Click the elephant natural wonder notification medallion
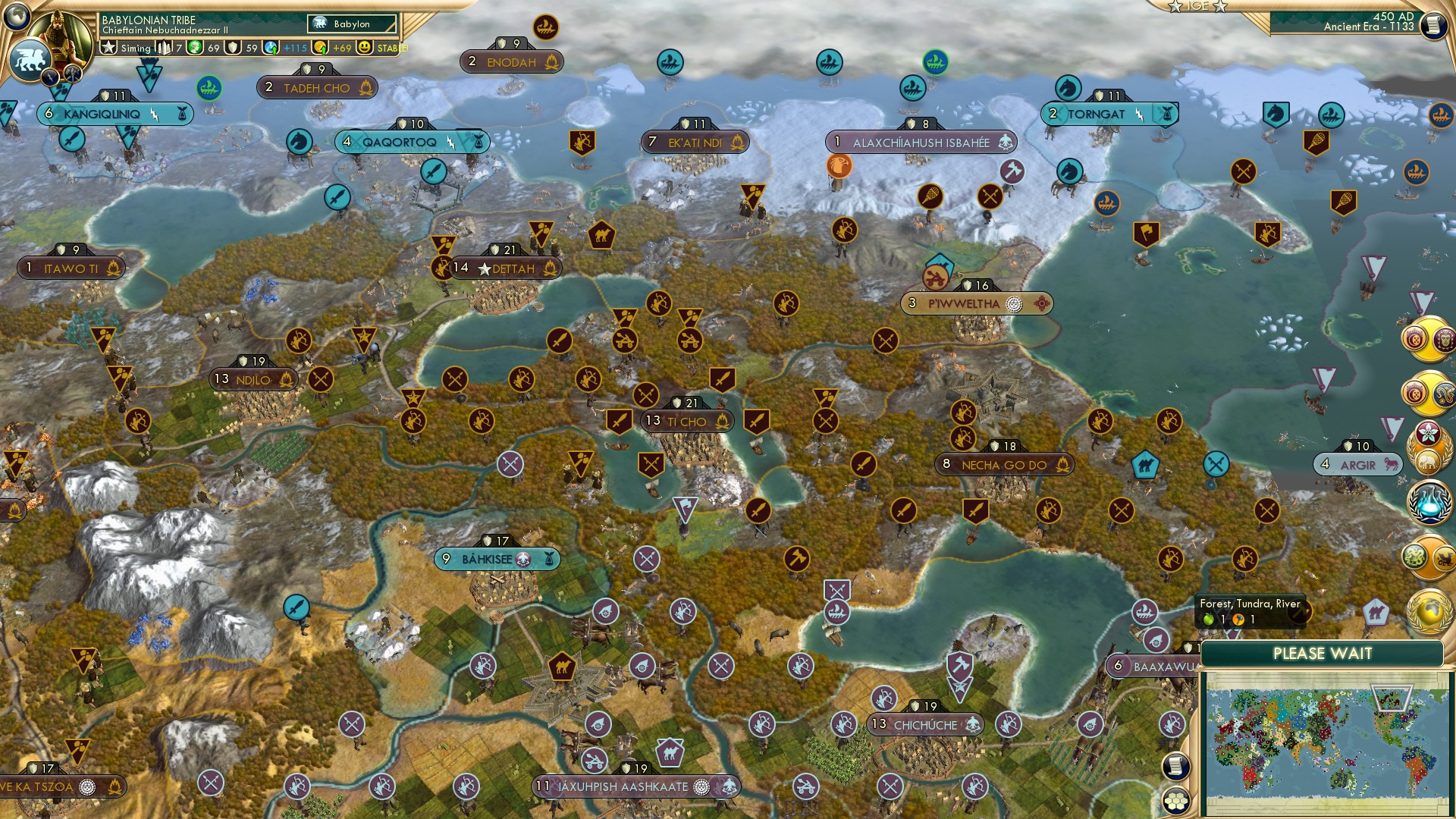 [x=1429, y=460]
